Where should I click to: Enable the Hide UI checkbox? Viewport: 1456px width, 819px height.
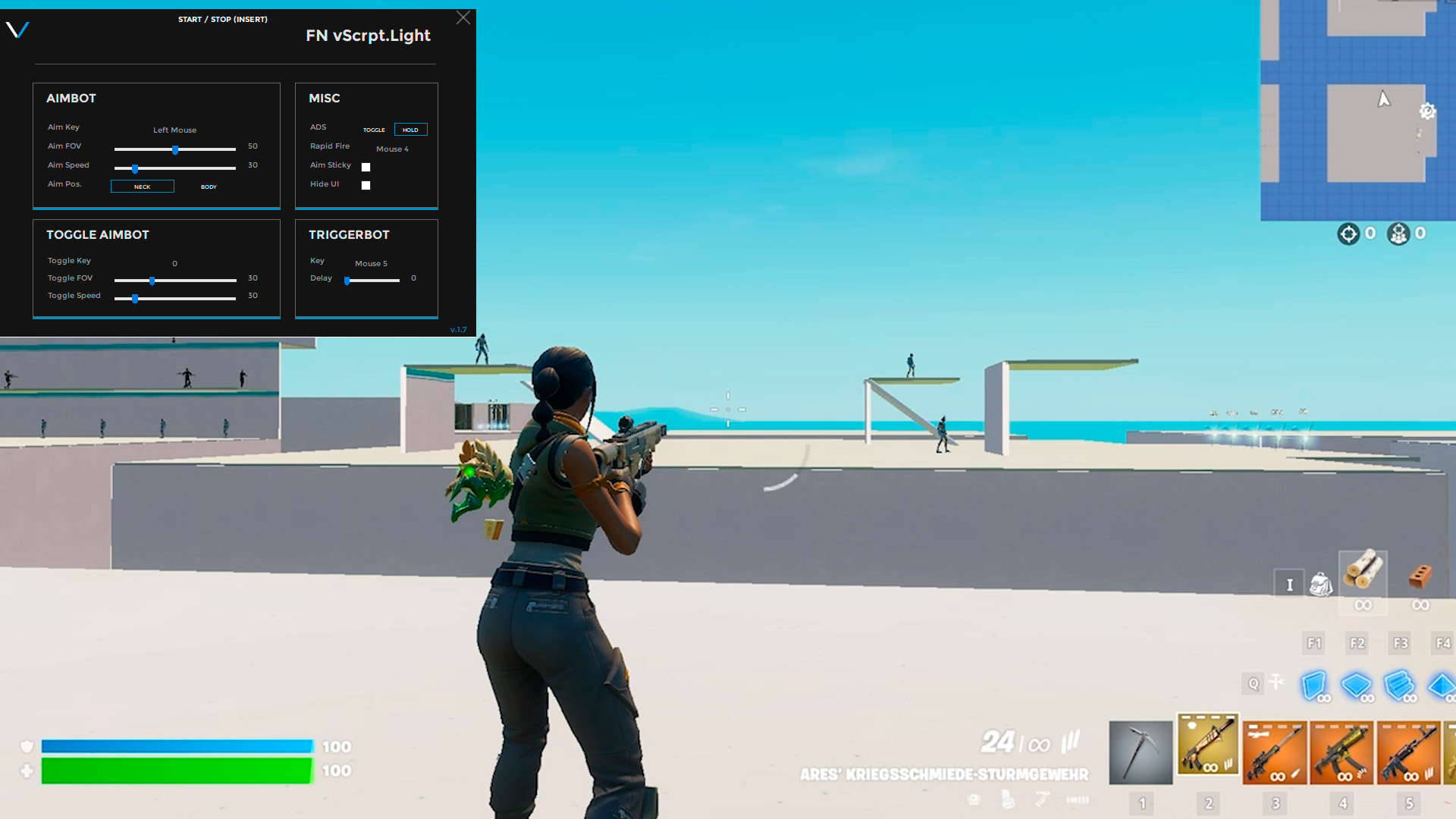coord(366,184)
